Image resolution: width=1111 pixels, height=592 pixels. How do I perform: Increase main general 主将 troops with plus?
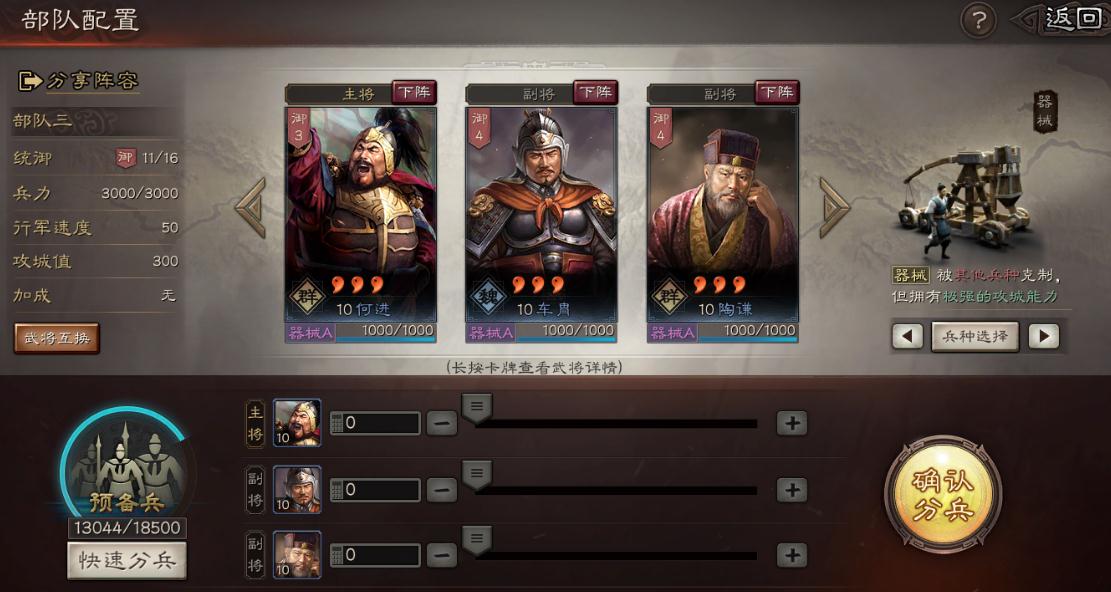tap(792, 423)
